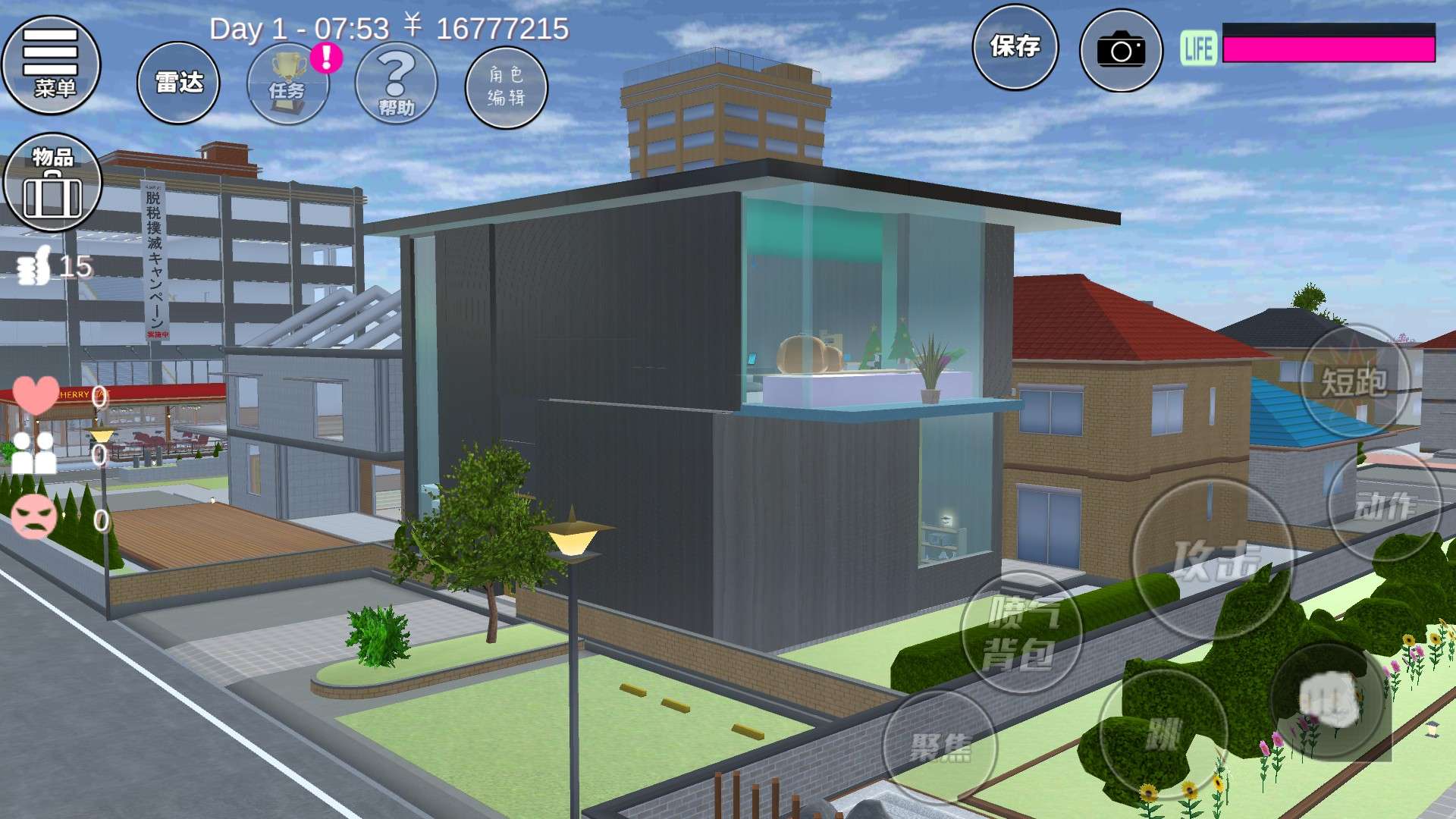Activate the 短跑 sprint button
The image size is (1456, 819).
(x=1354, y=381)
